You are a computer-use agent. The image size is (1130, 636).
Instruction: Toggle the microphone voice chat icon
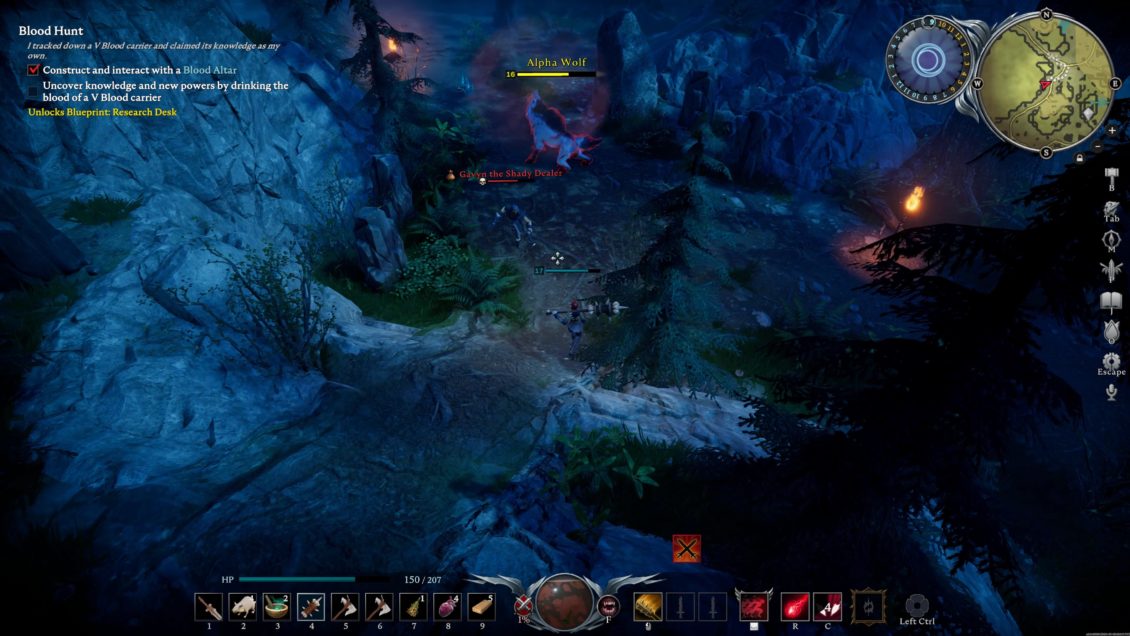pyautogui.click(x=1111, y=392)
